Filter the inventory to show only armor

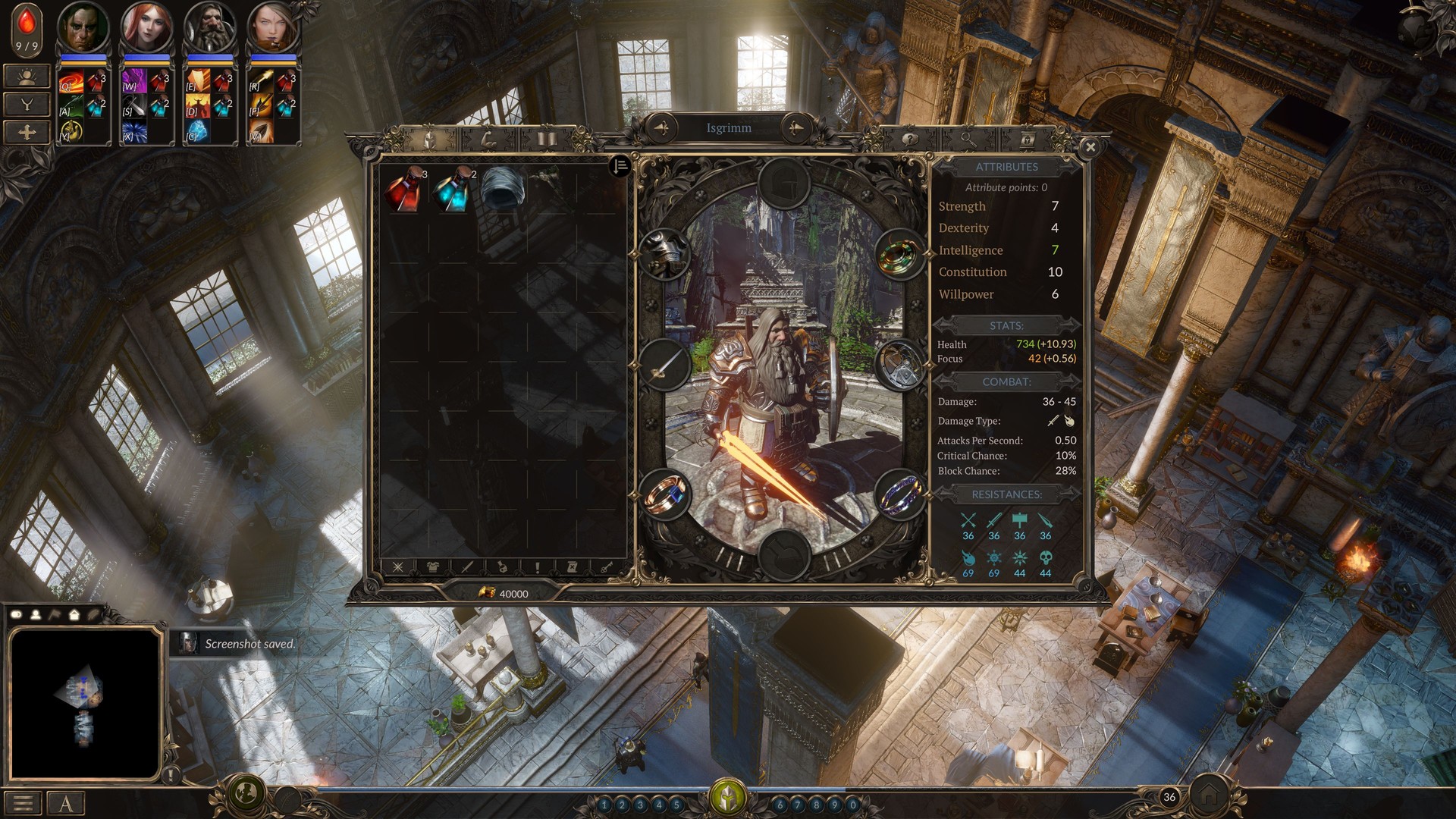tap(433, 567)
